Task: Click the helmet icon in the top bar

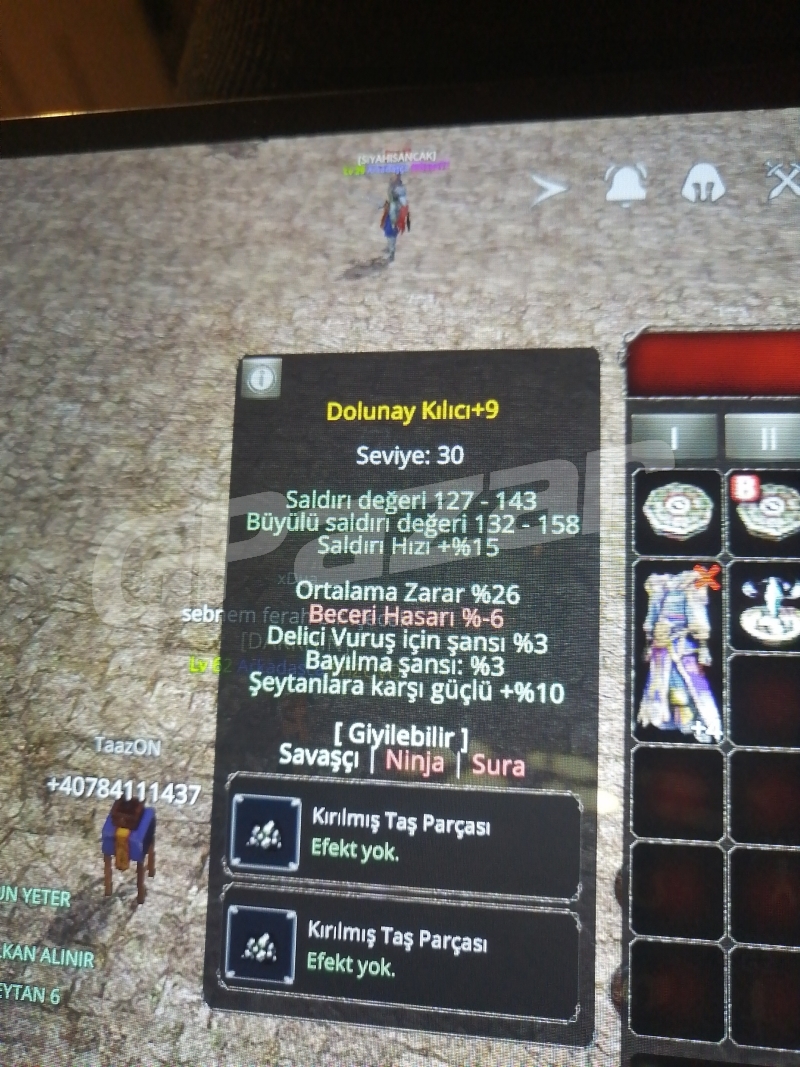Action: coord(704,184)
